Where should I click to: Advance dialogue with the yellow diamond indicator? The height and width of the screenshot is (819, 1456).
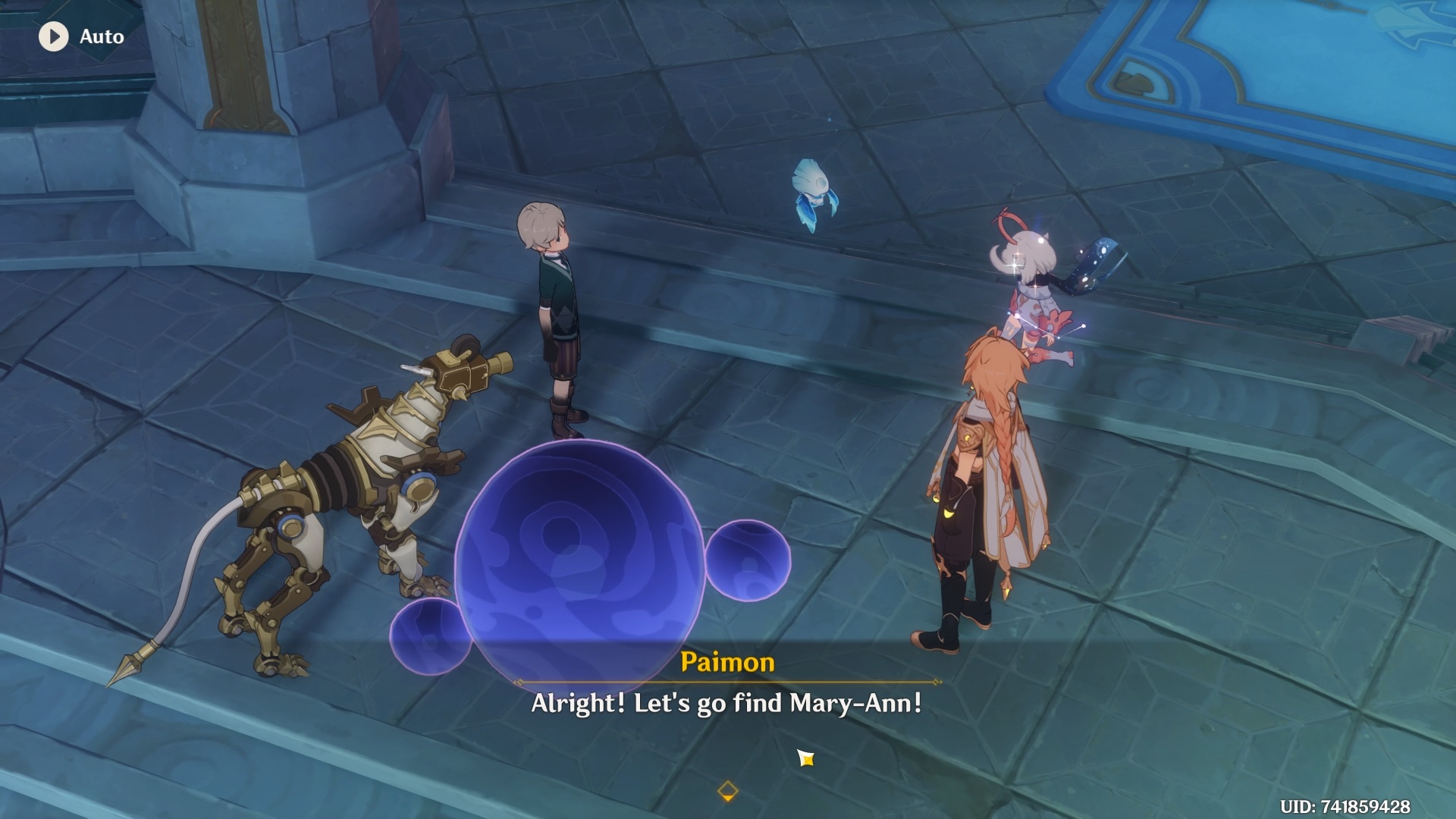727,791
